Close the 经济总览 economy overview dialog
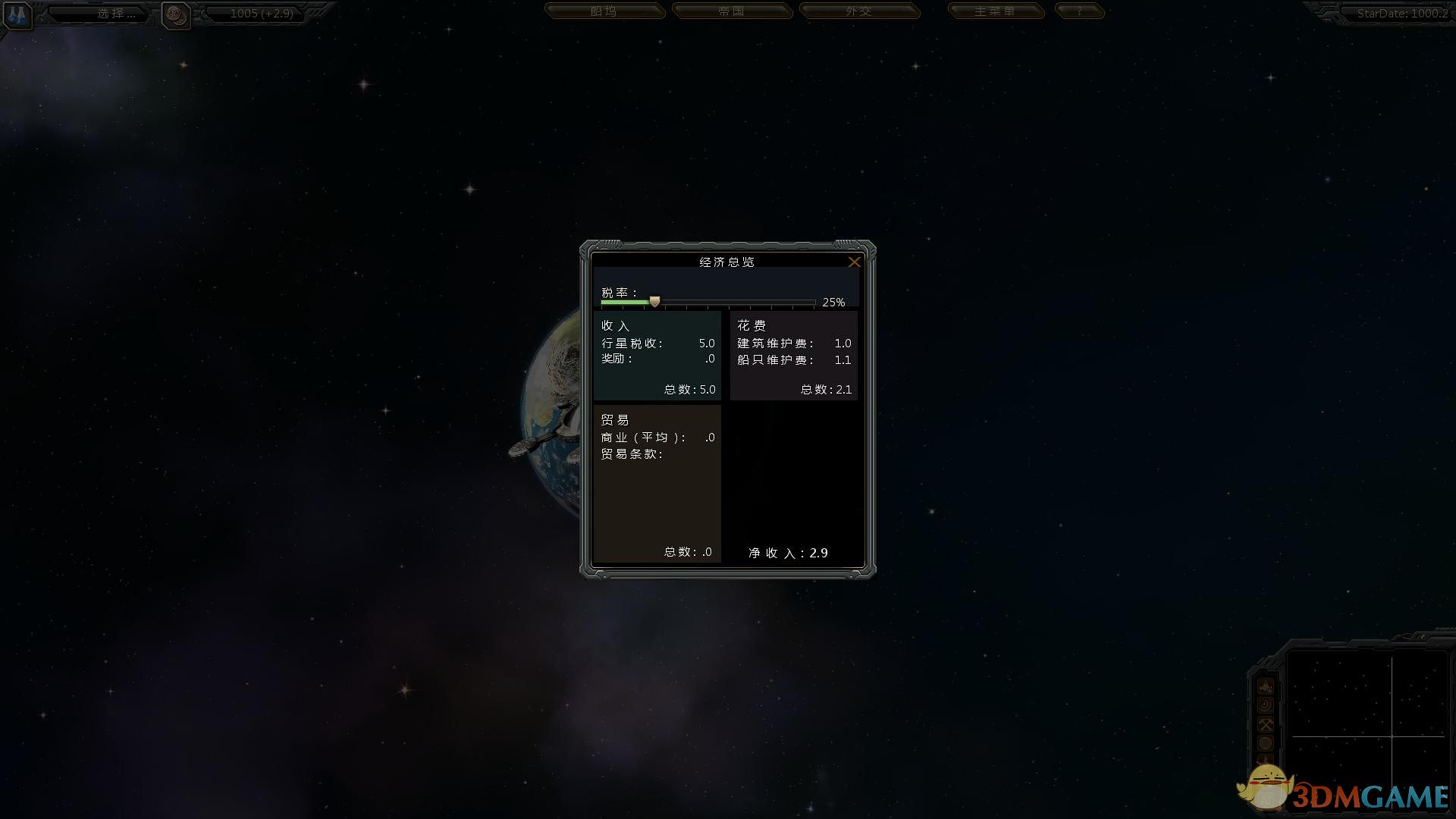 point(855,262)
